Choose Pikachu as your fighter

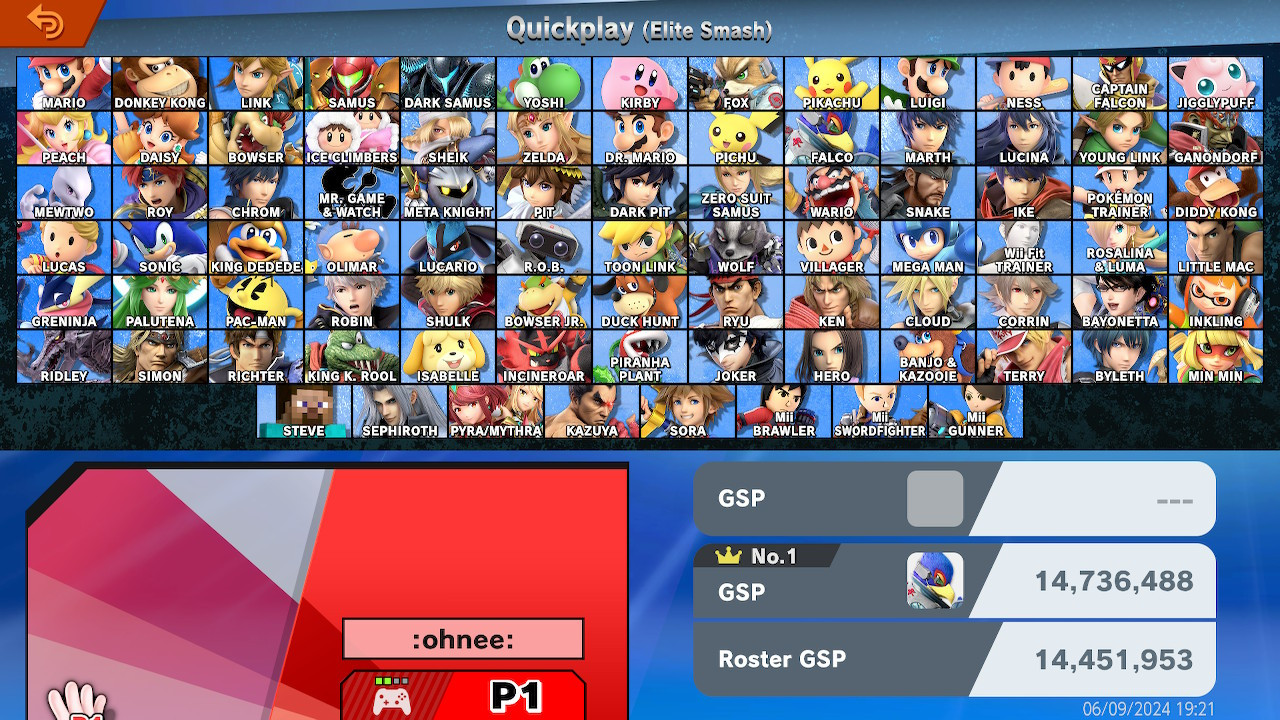pos(832,83)
